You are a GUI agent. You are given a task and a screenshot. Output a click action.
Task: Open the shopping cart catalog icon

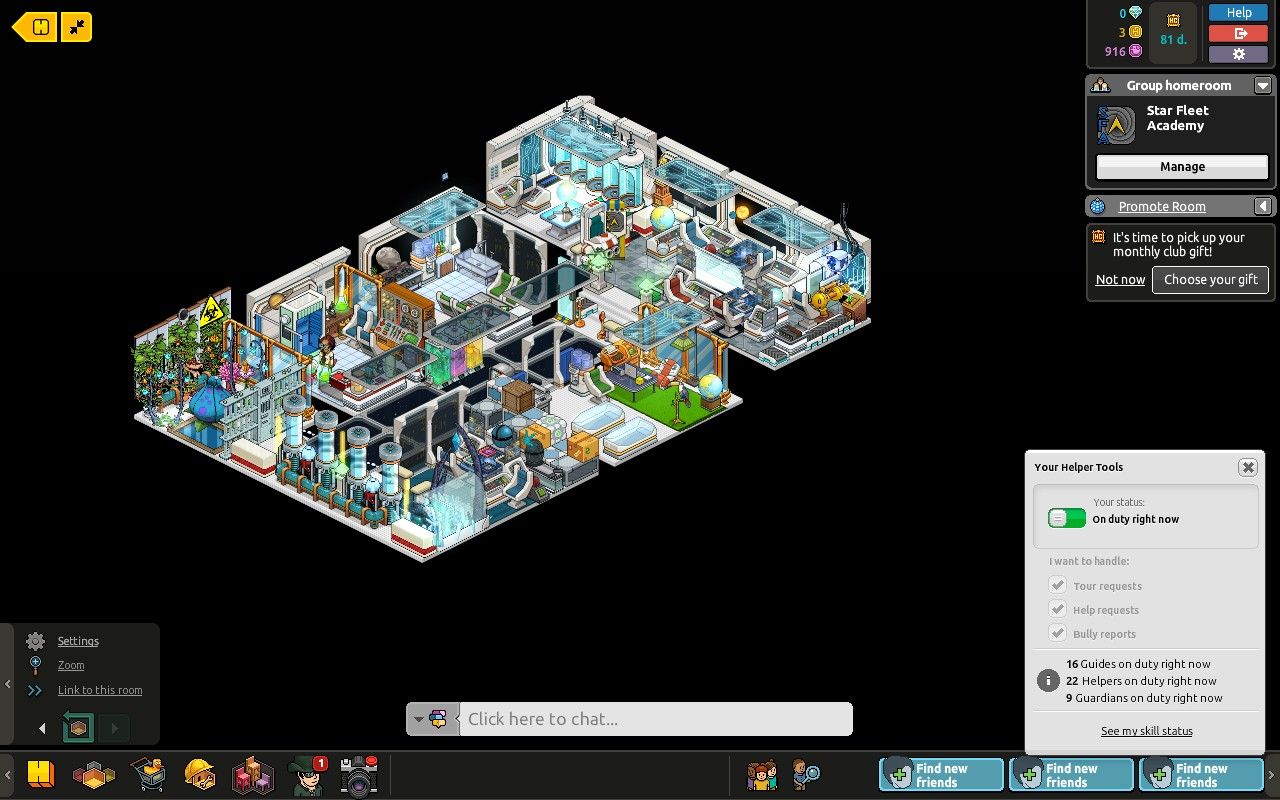[x=148, y=774]
